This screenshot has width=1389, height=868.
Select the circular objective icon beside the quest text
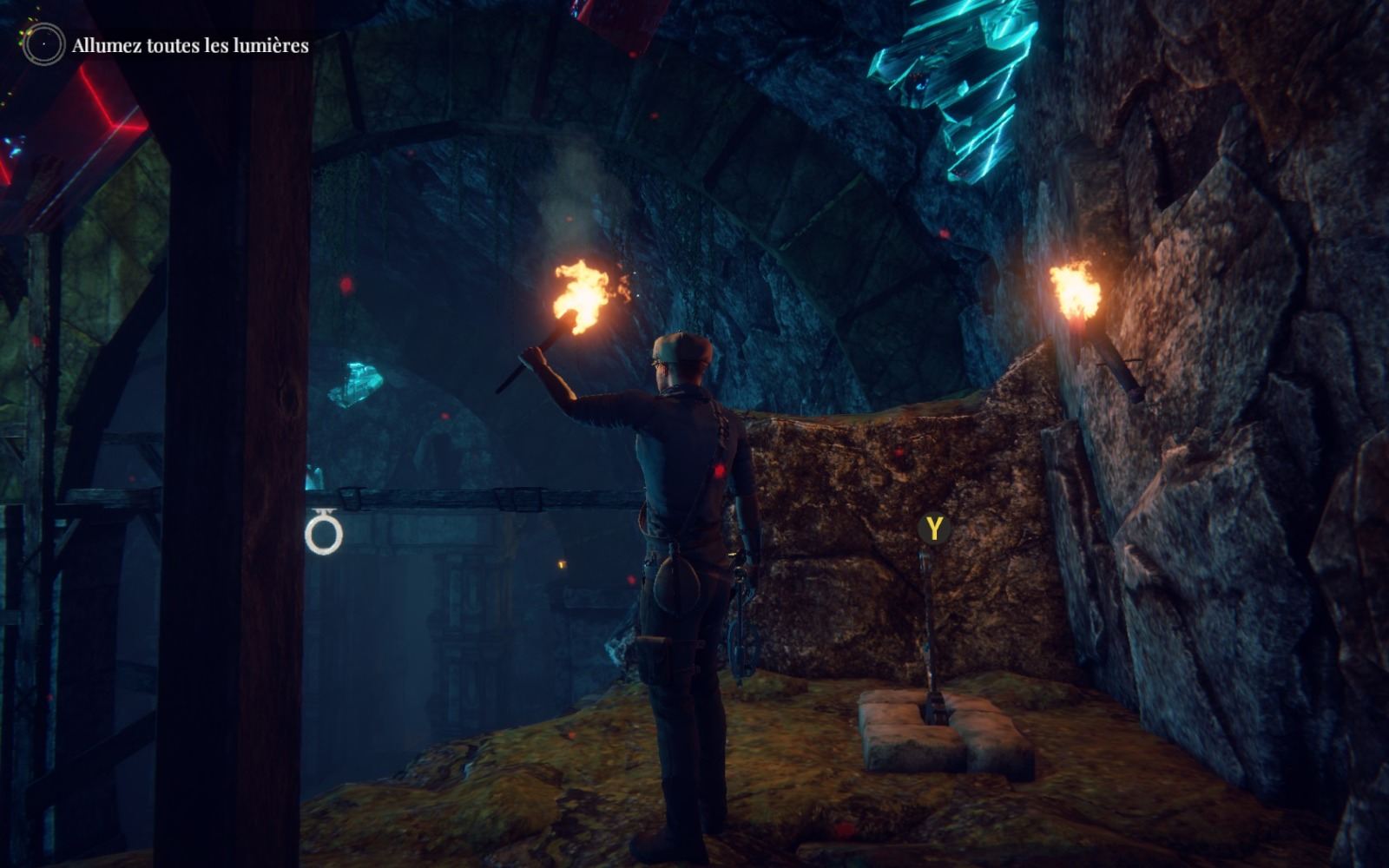pos(43,44)
